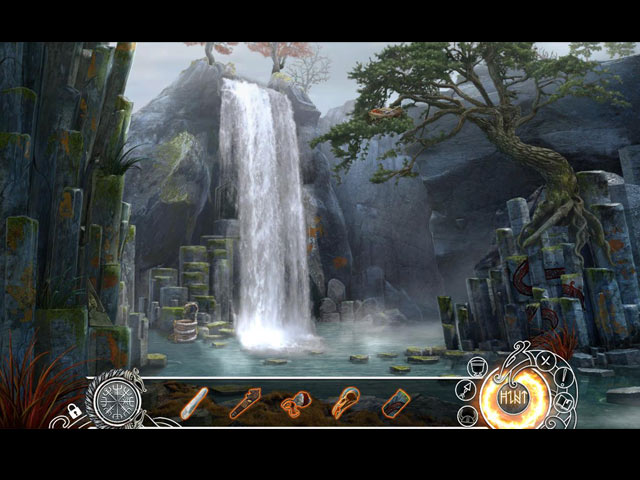Open the journal book icon
This screenshot has height=480, width=640.
pyautogui.click(x=563, y=403)
